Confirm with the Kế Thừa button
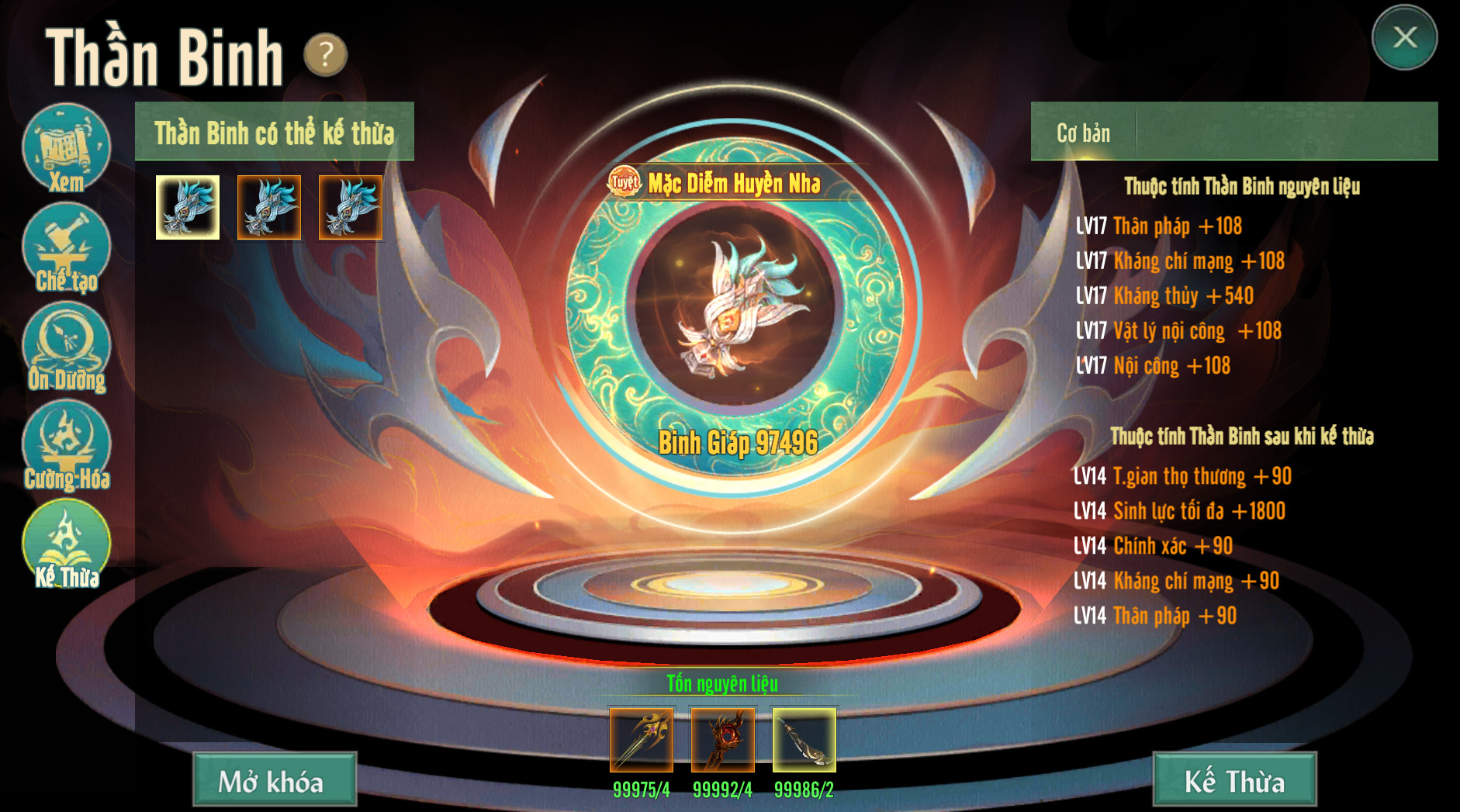This screenshot has height=812, width=1460. click(x=1234, y=779)
